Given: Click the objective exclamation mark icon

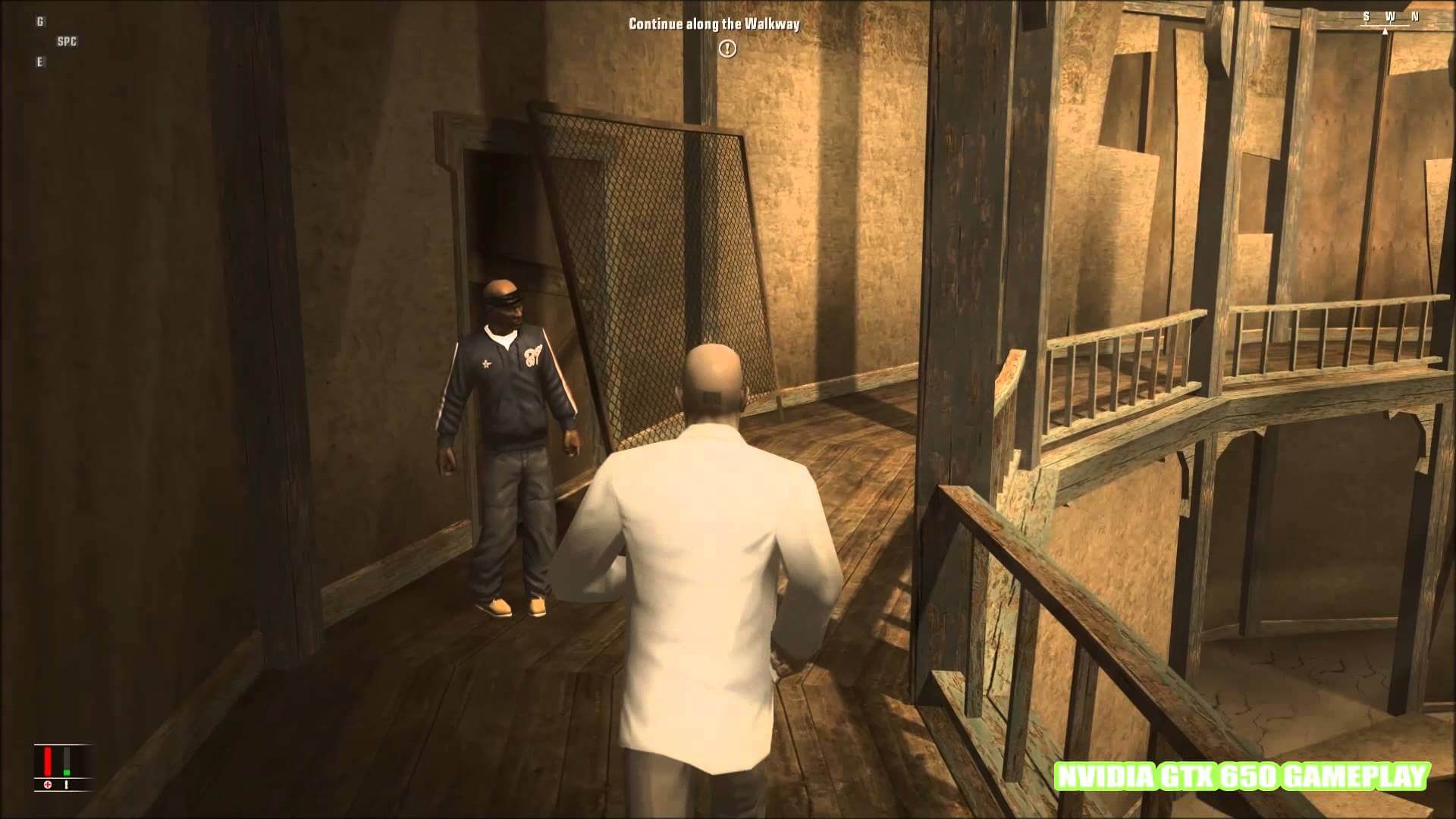Looking at the screenshot, I should [x=727, y=49].
